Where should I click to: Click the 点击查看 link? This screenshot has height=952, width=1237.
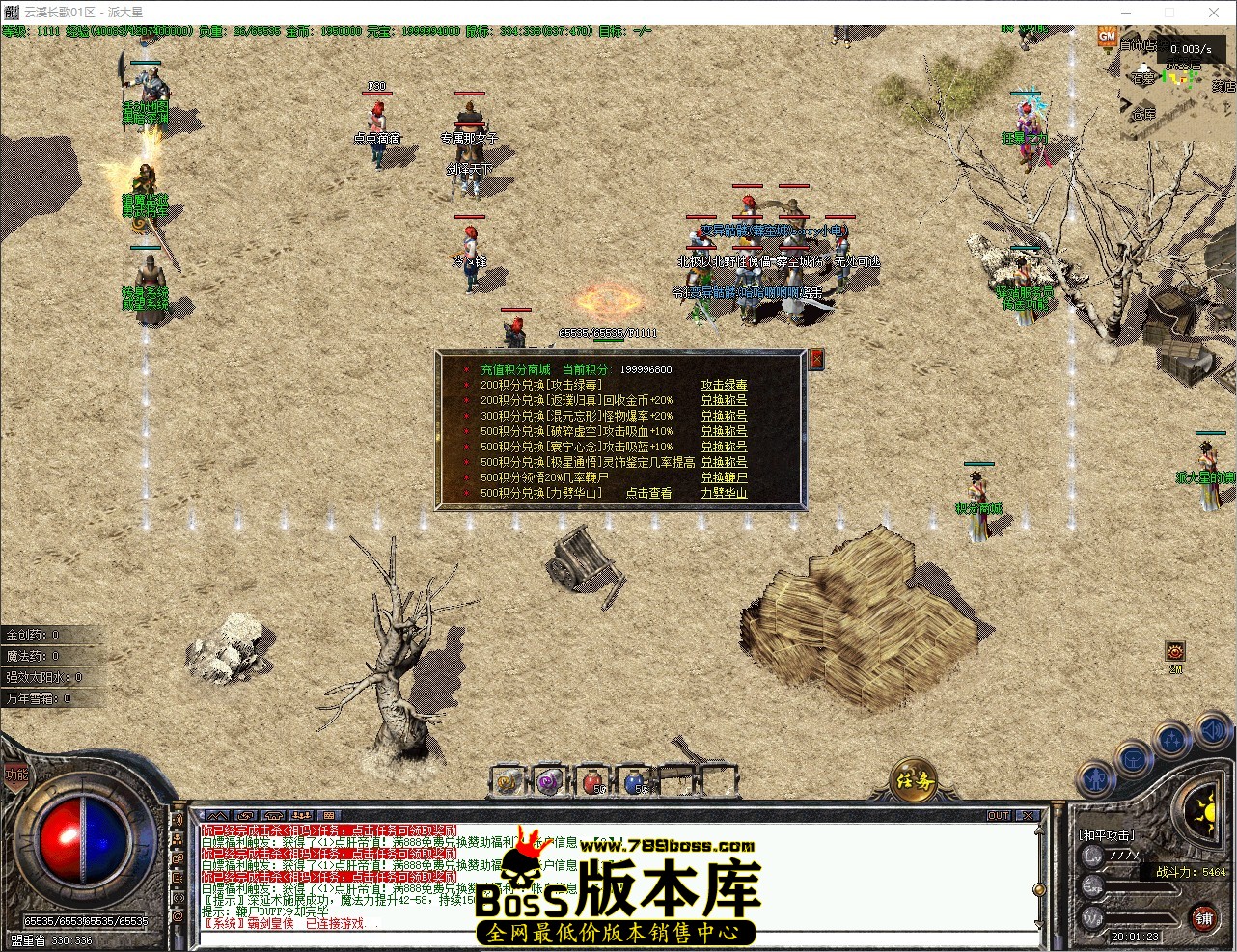point(646,492)
